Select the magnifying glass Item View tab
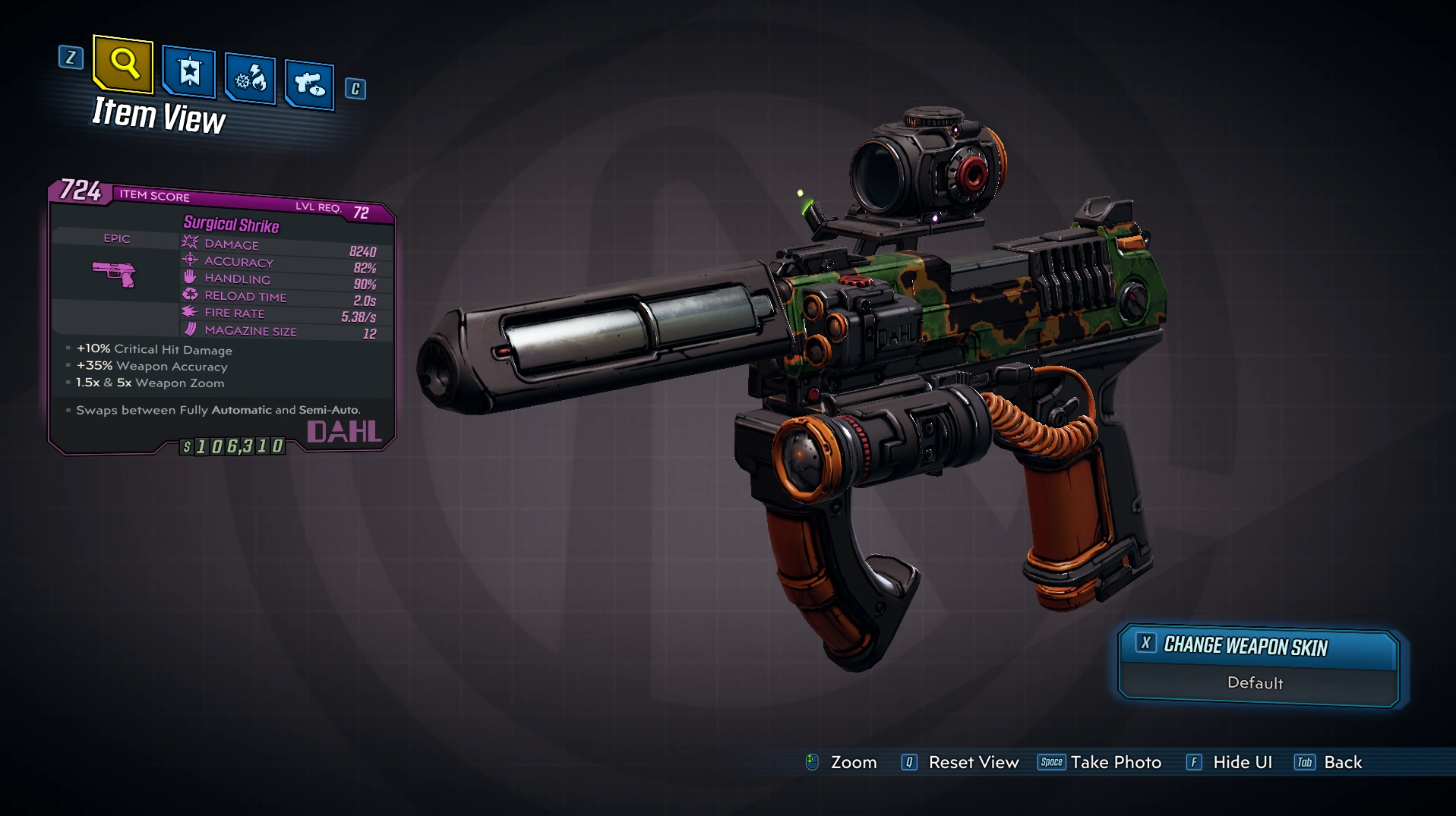Viewport: 1456px width, 816px height. click(123, 64)
